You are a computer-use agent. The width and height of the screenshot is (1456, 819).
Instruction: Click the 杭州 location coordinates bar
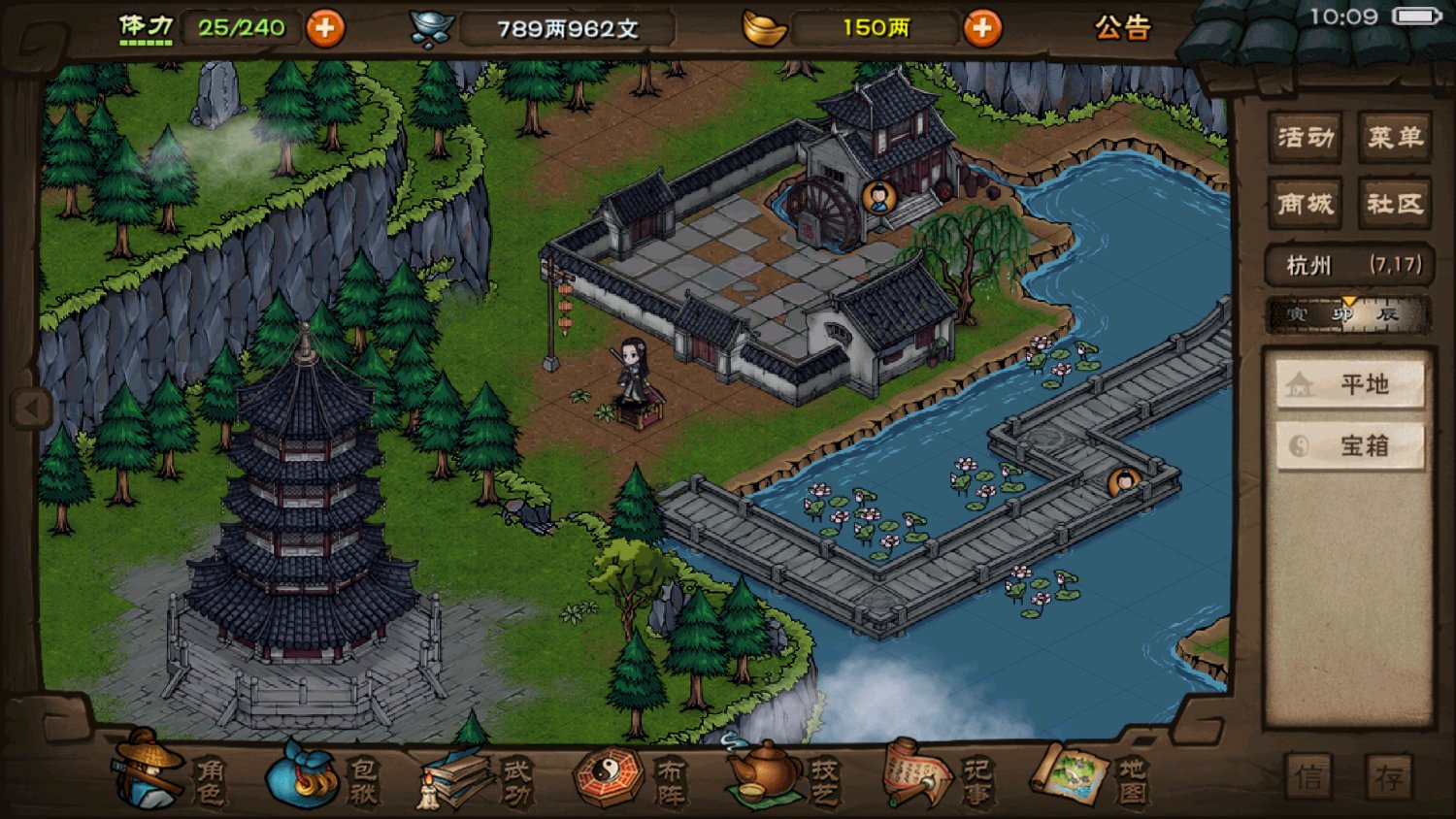pyautogui.click(x=1350, y=265)
